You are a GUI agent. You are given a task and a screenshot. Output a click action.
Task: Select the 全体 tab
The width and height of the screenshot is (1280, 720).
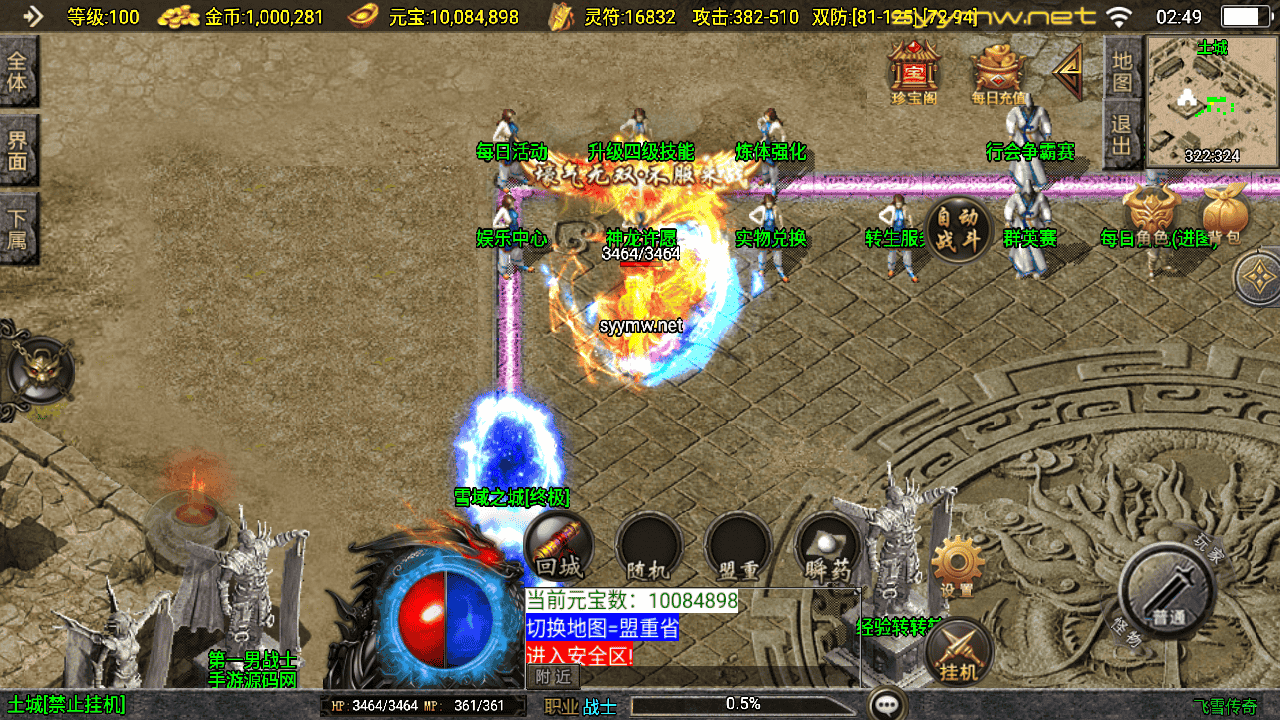(x=18, y=71)
